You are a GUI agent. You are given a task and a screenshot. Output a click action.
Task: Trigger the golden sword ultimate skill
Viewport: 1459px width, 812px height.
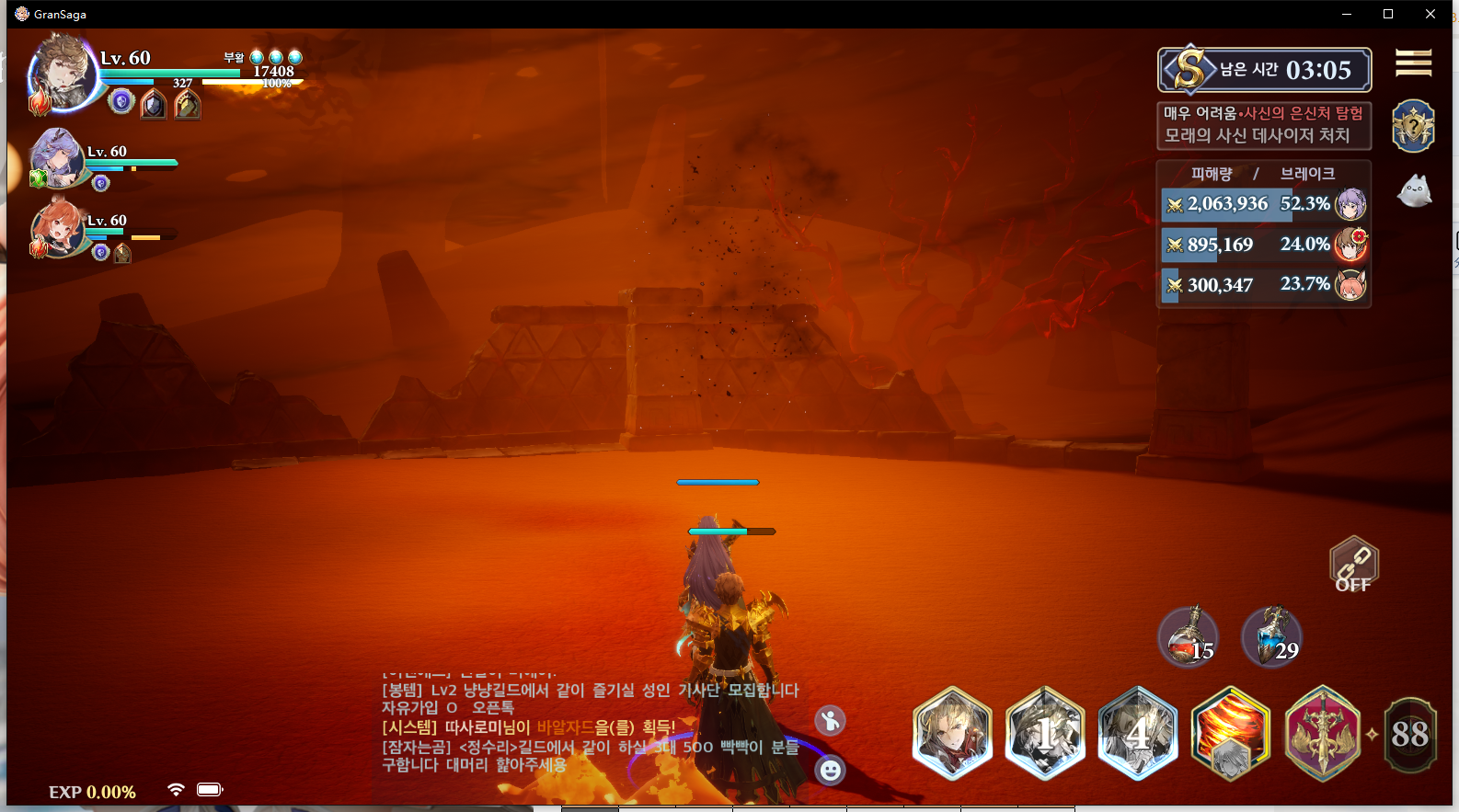point(1322,734)
